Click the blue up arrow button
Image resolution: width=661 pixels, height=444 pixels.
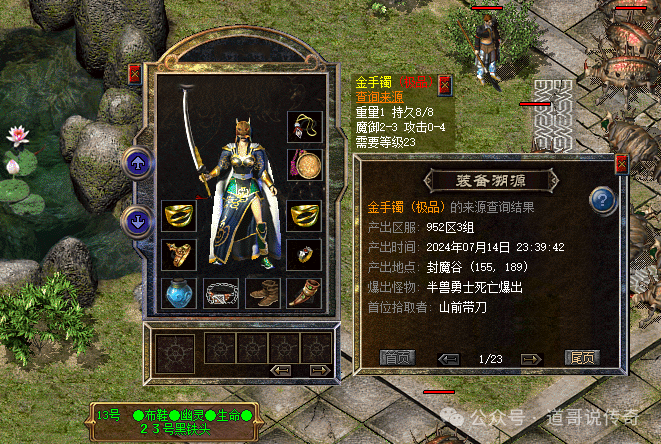(x=136, y=162)
